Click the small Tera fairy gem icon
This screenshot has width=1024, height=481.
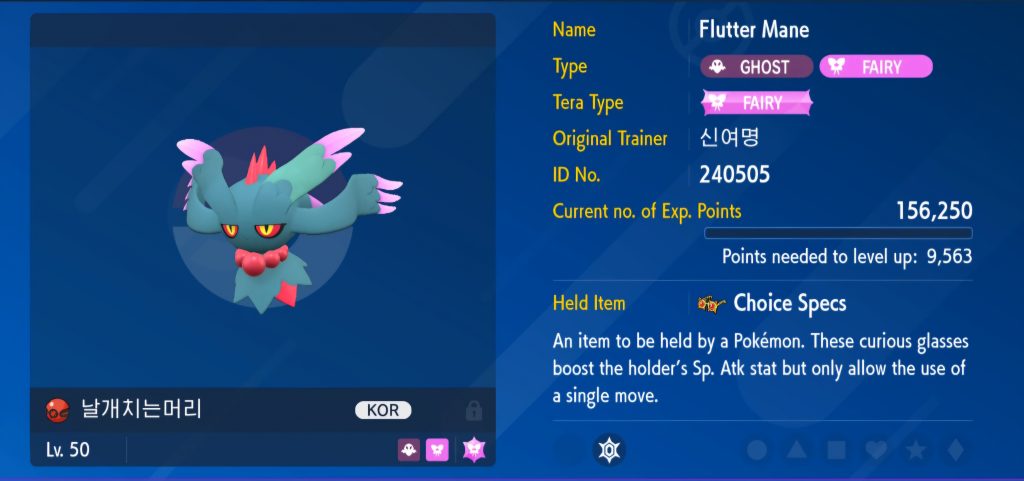(473, 450)
